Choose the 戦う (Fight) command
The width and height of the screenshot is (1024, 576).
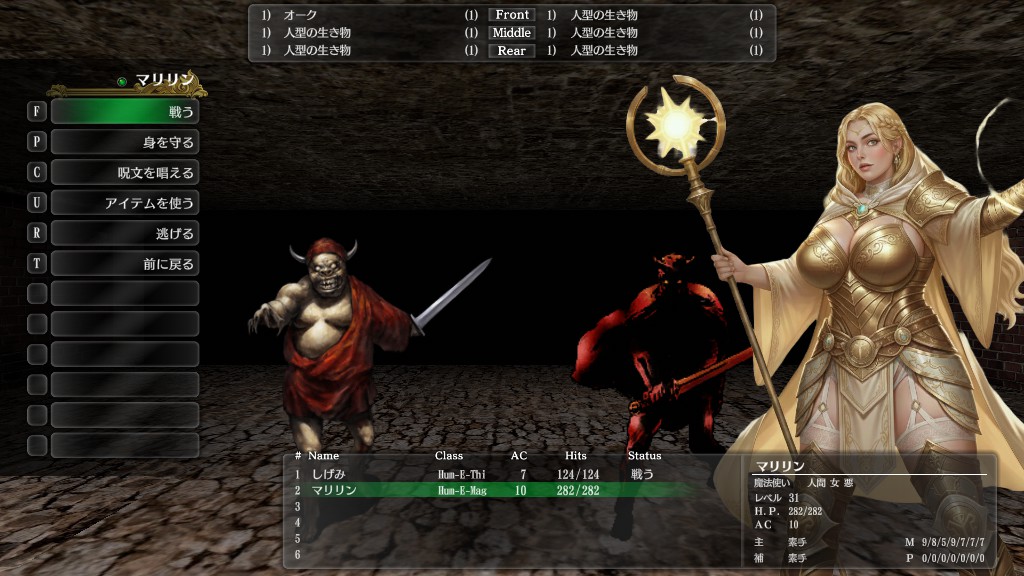coord(124,111)
